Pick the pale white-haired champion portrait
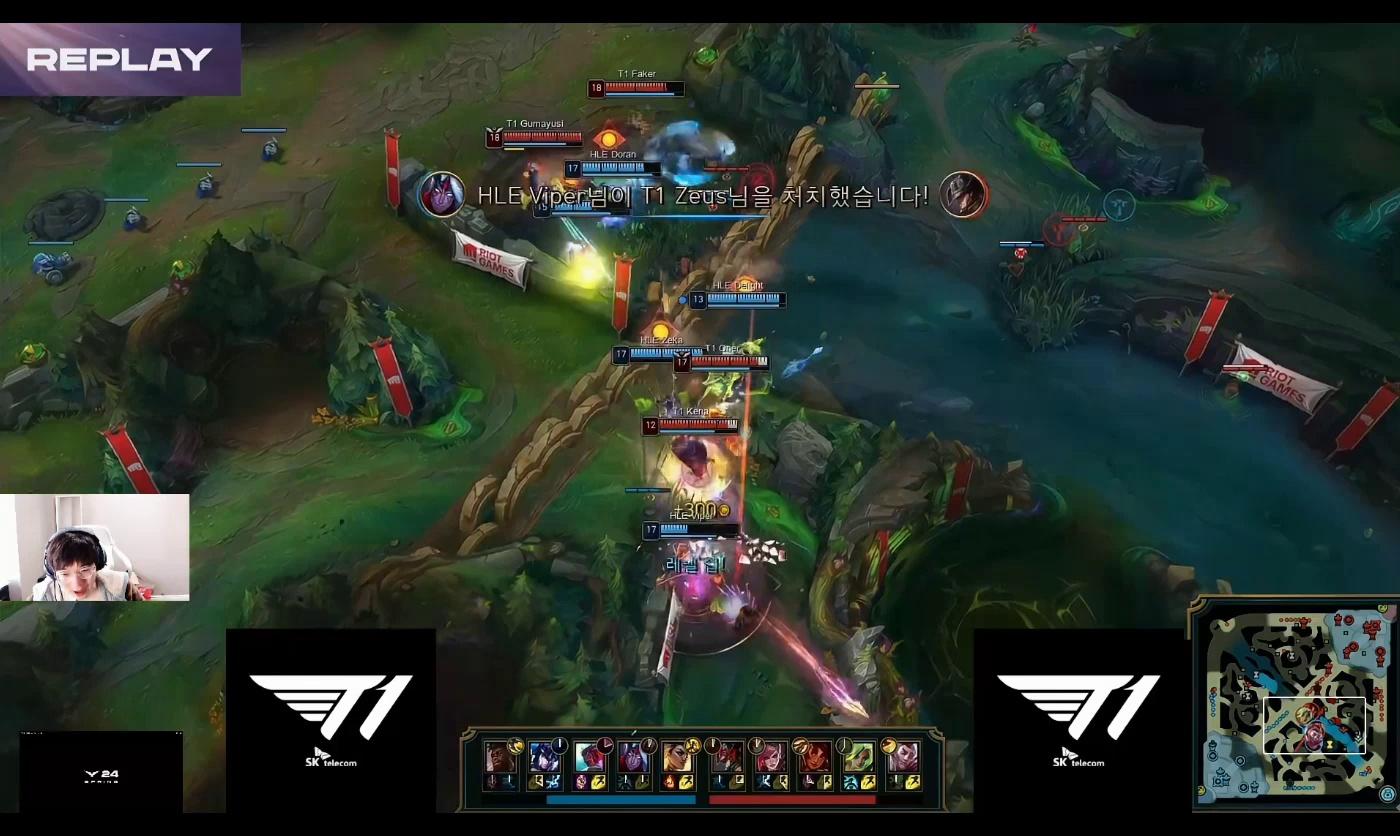1400x836 pixels. (902, 756)
